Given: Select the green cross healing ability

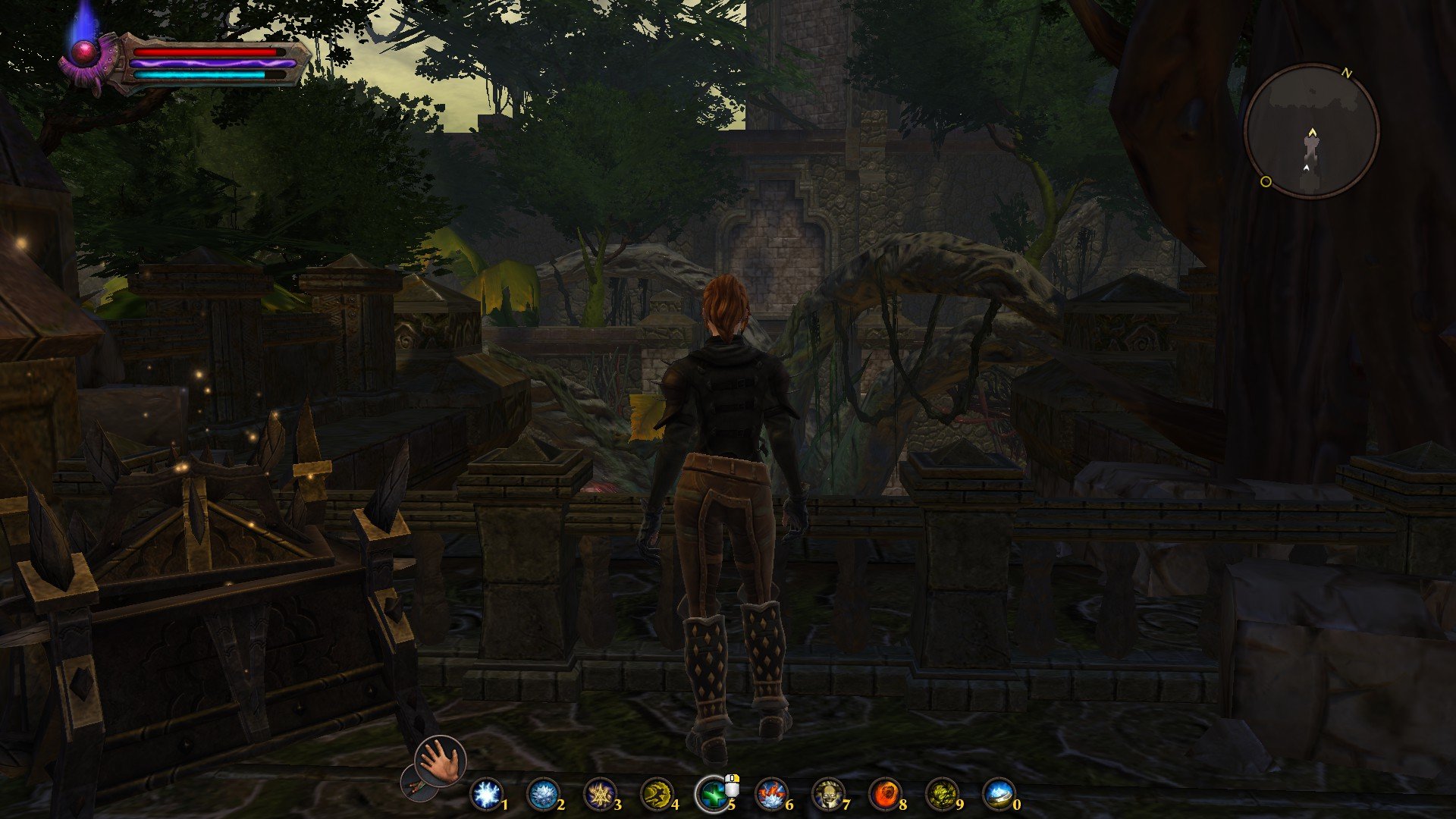Looking at the screenshot, I should pyautogui.click(x=712, y=795).
